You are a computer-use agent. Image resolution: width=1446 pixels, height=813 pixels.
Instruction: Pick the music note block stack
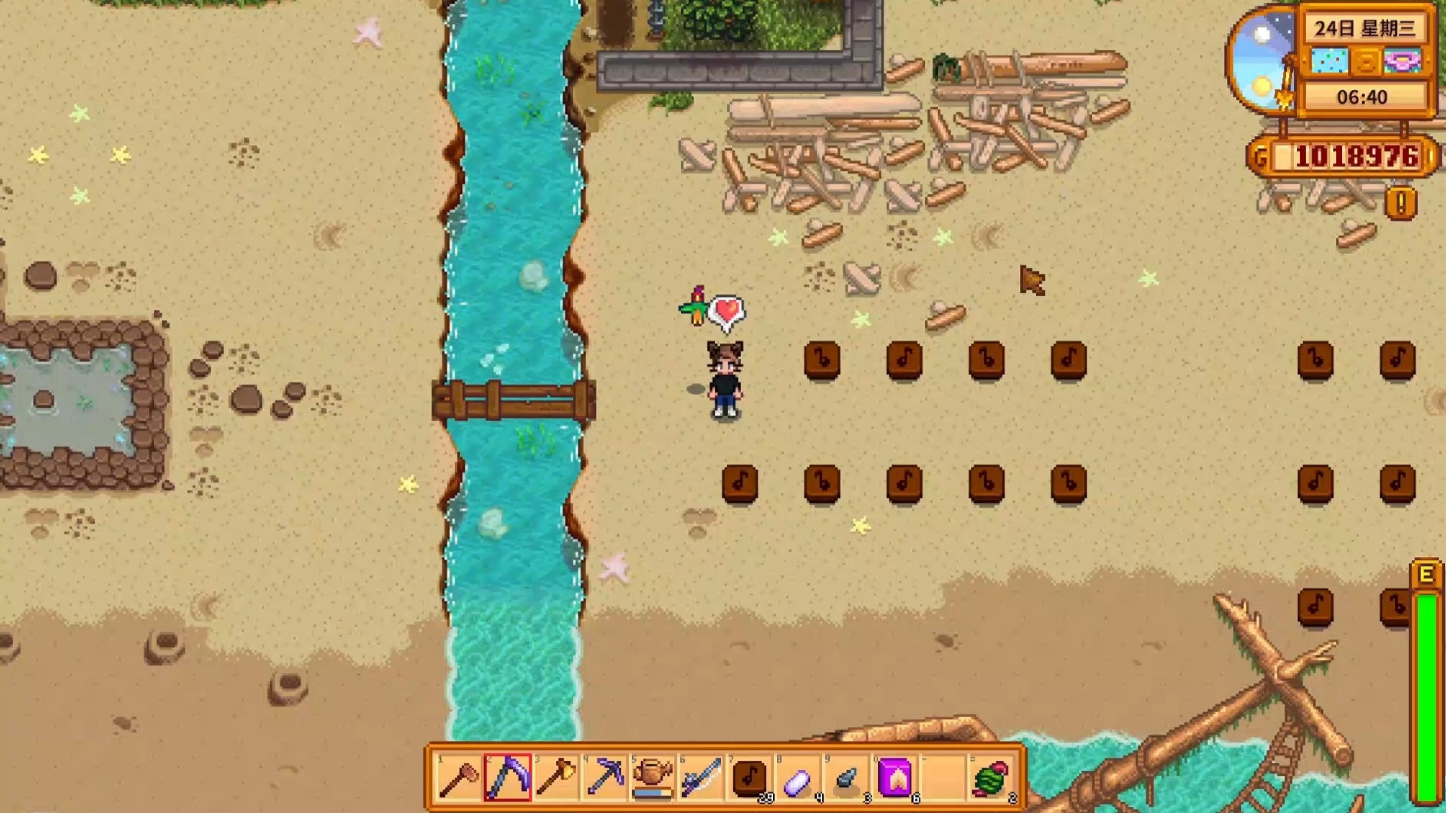(x=750, y=777)
